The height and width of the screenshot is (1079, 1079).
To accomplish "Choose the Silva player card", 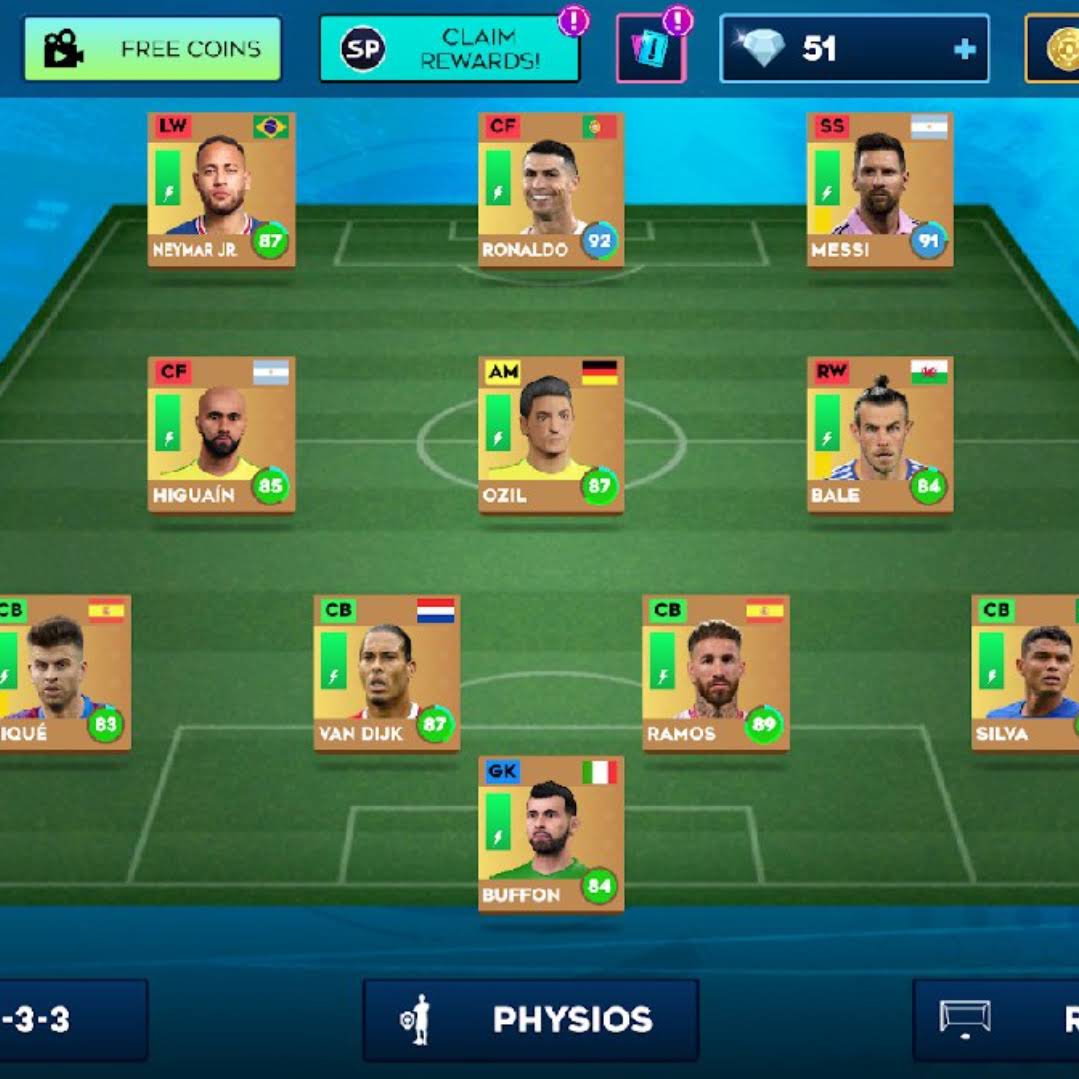I will (x=1026, y=673).
